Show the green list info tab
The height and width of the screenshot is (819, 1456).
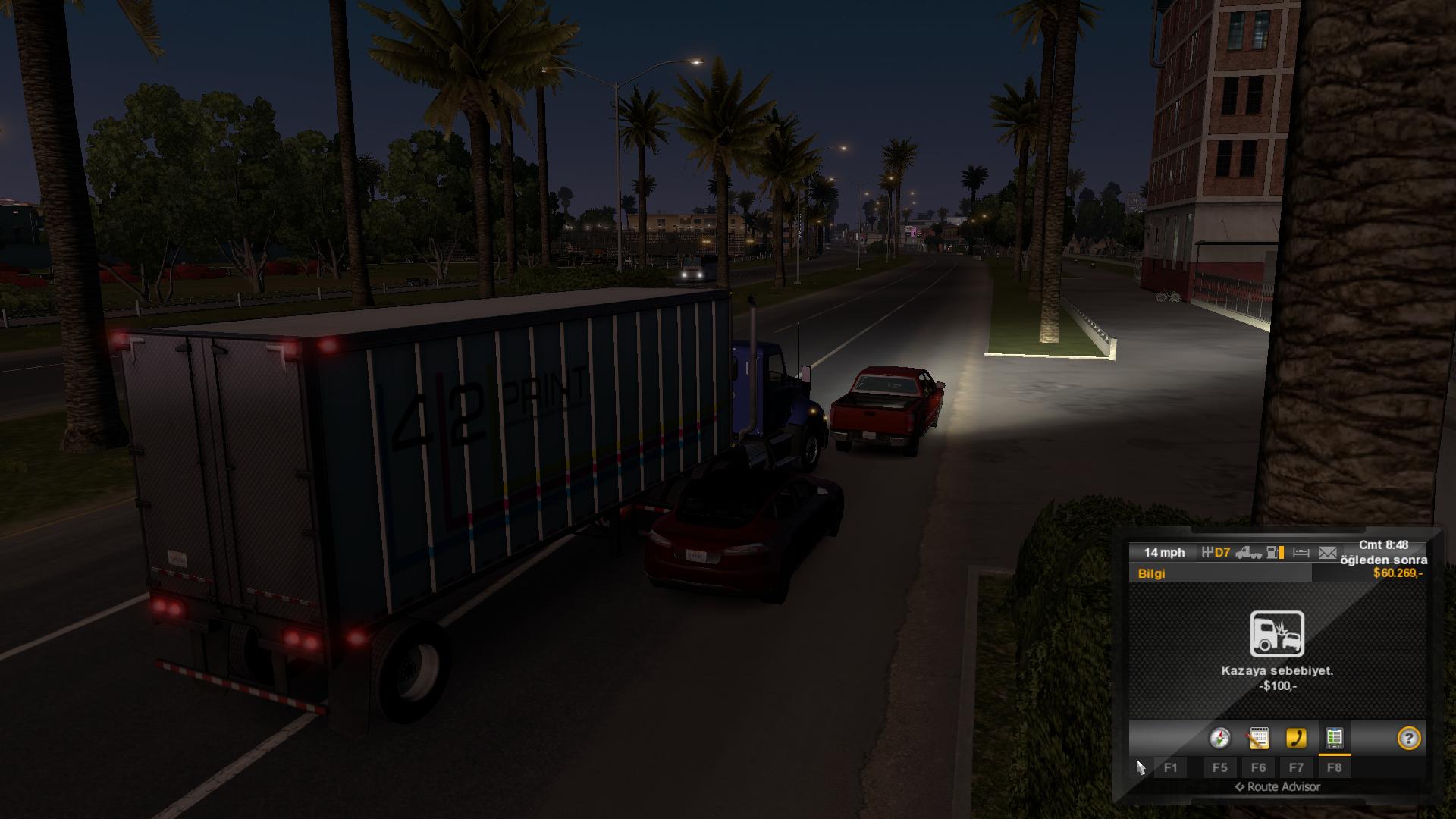pyautogui.click(x=1334, y=738)
